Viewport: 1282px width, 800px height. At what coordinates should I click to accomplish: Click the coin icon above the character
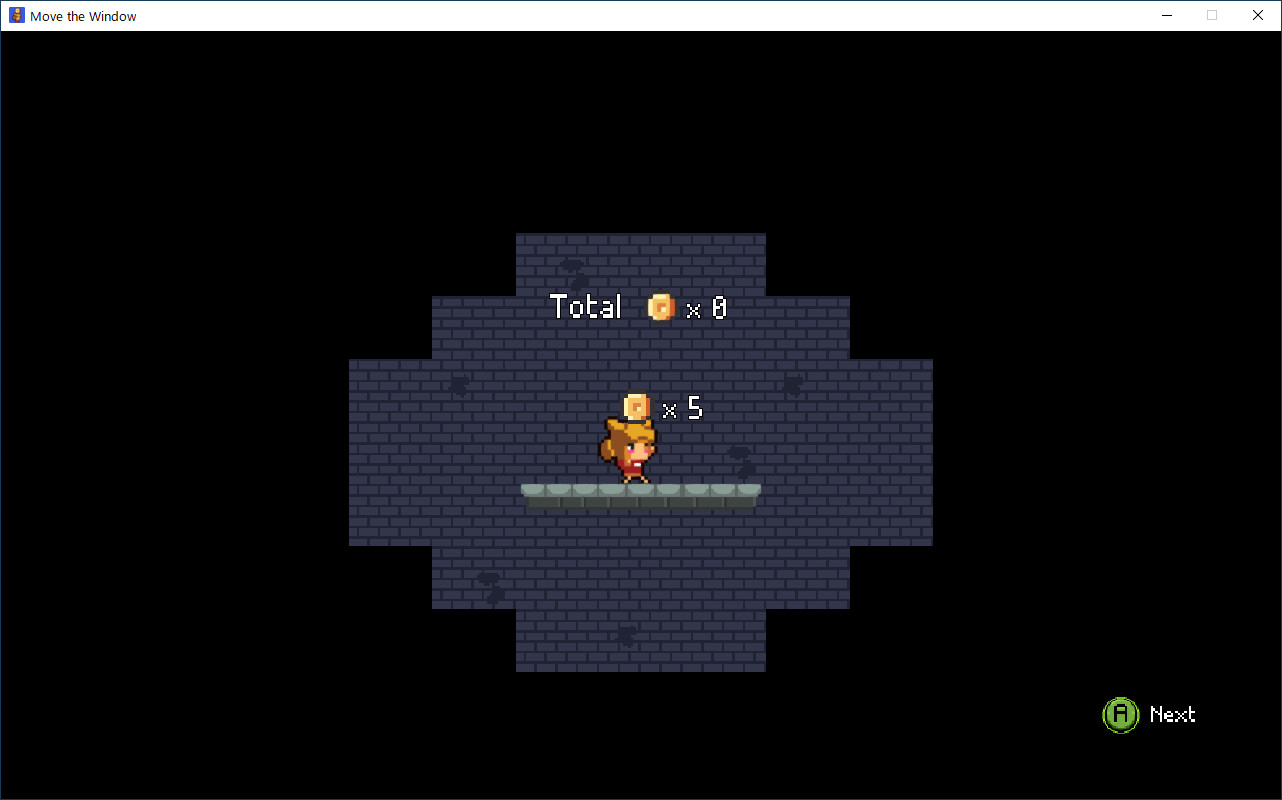[636, 407]
